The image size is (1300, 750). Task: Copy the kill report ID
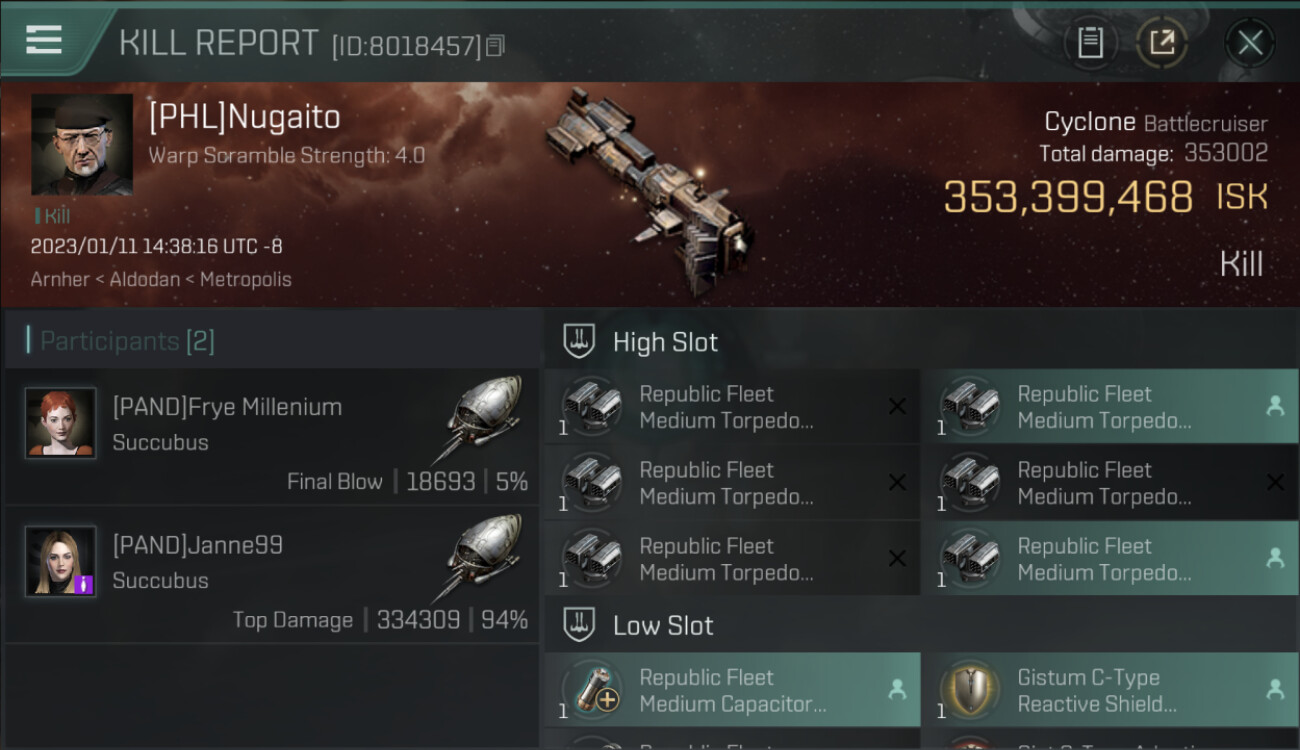496,45
